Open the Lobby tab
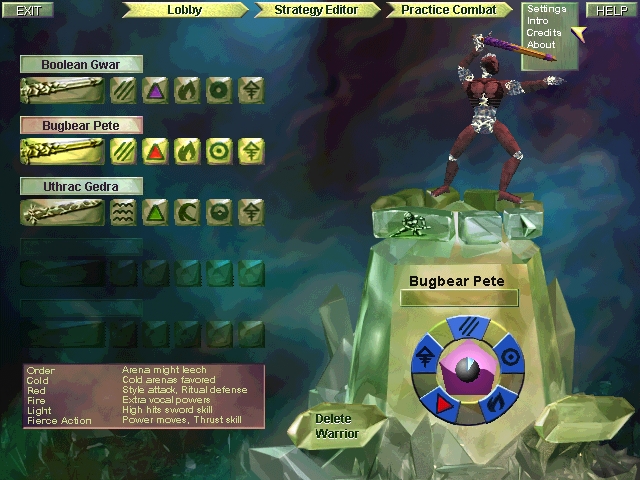Screen dimensions: 640x480 coord(184,10)
